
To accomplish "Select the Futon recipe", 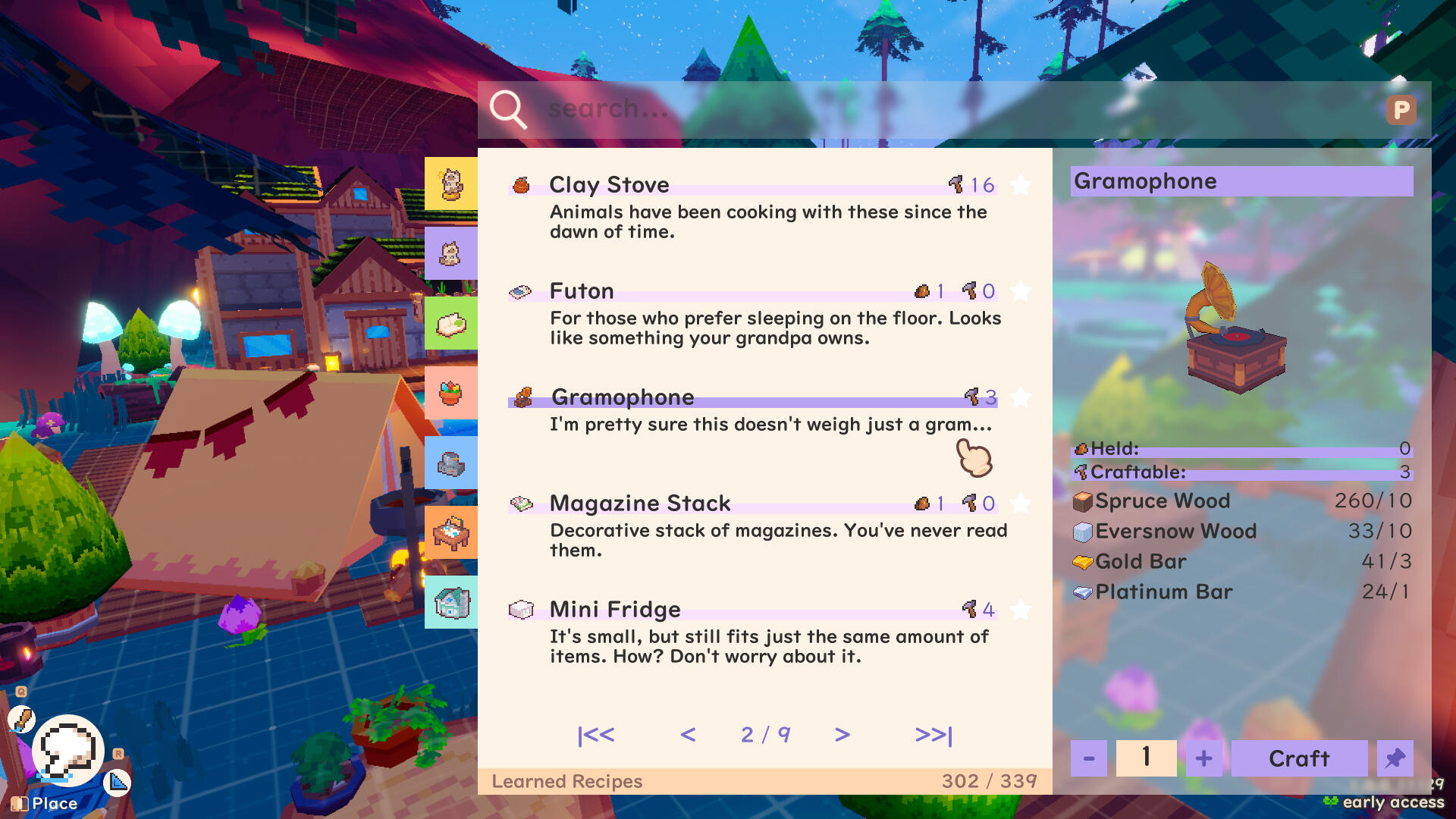I will 758,312.
